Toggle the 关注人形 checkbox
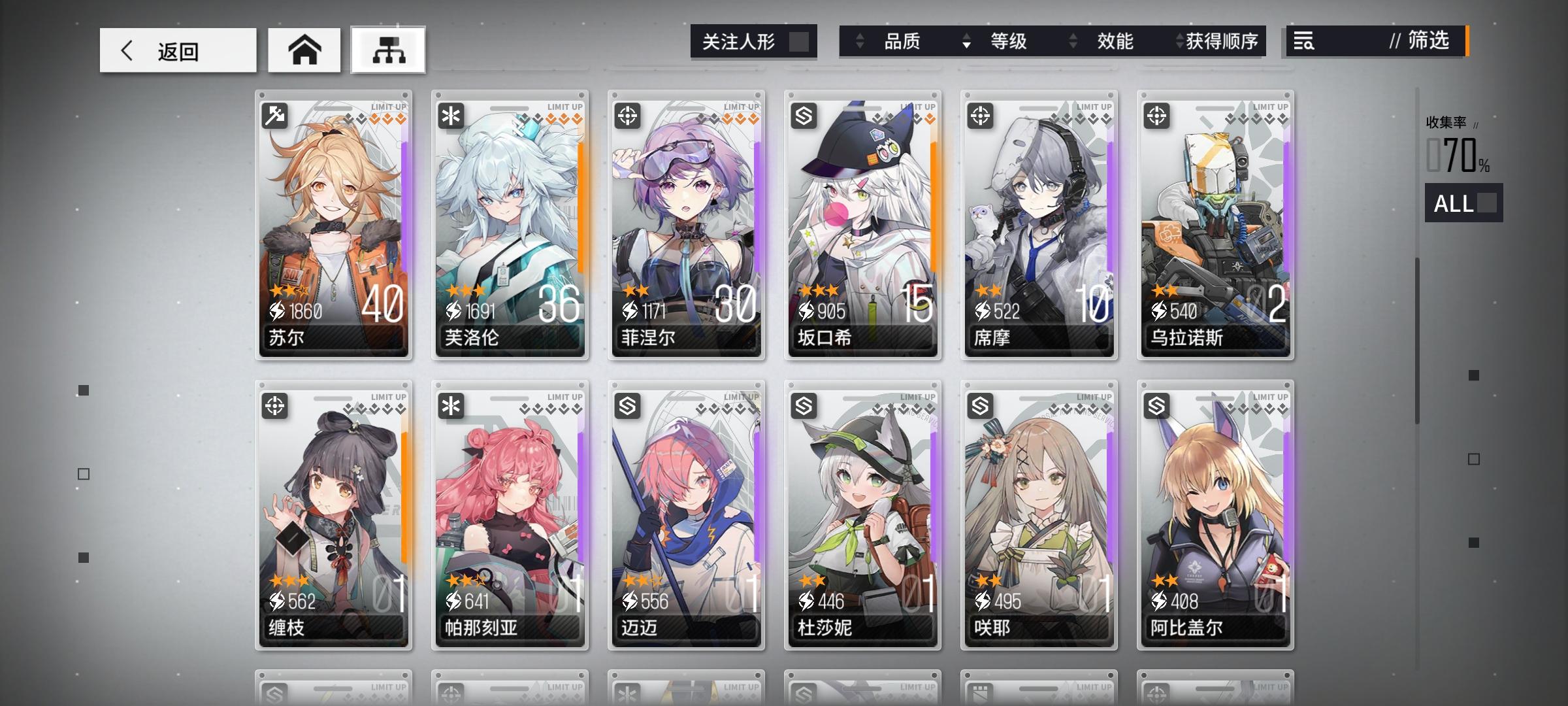Screen dimensions: 1568x706 click(800, 41)
